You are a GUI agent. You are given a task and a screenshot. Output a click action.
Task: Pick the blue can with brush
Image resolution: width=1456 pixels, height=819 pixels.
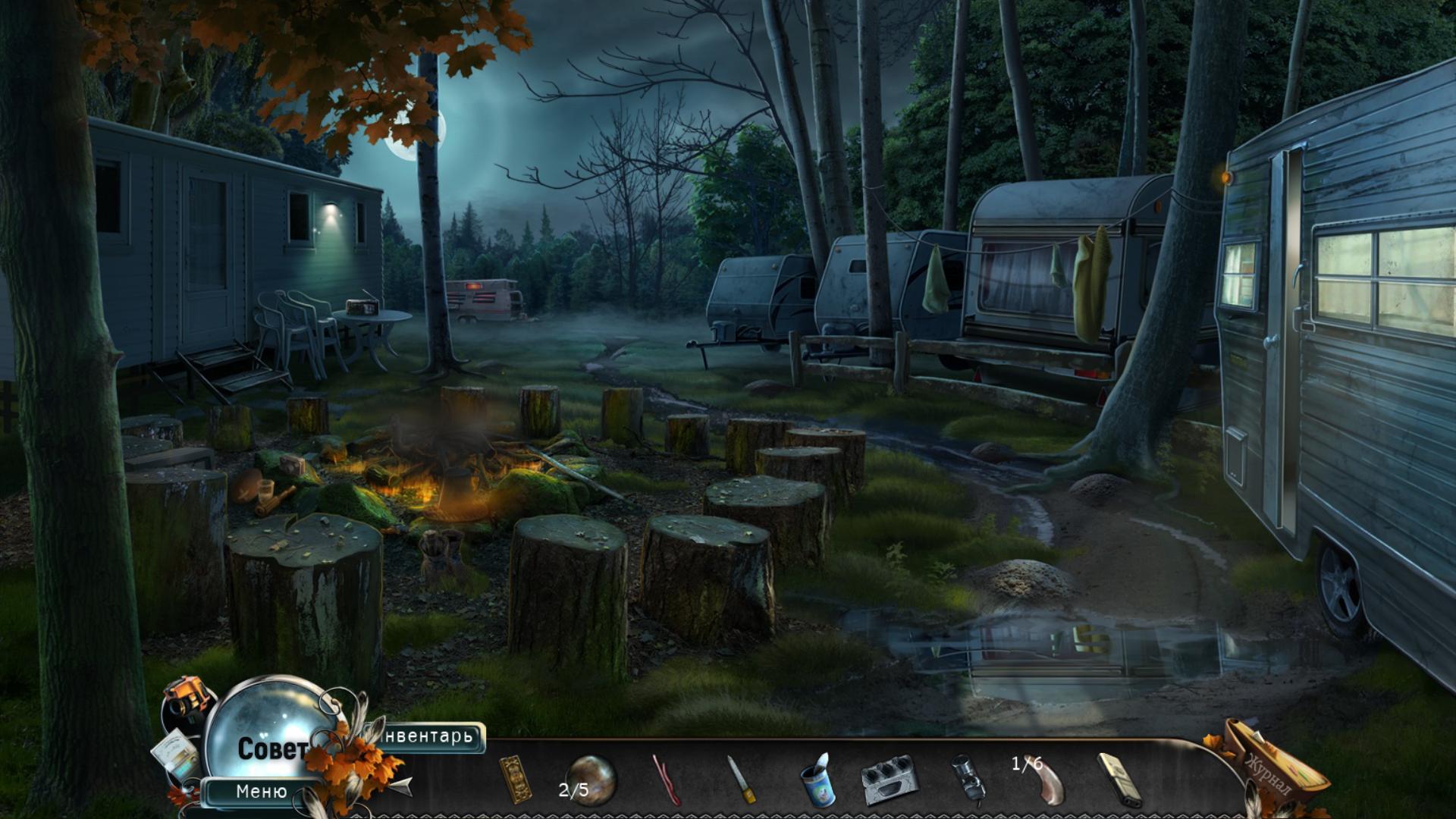click(x=817, y=780)
